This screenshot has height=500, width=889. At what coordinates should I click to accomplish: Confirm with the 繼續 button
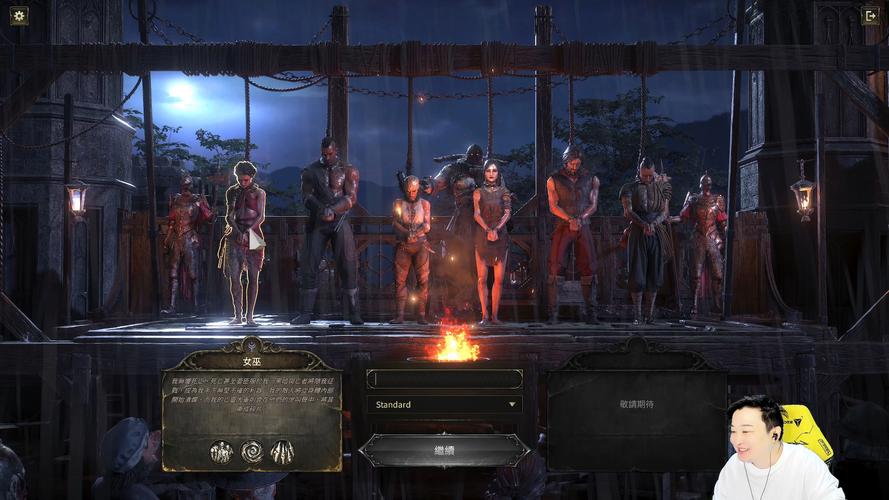[x=444, y=450]
